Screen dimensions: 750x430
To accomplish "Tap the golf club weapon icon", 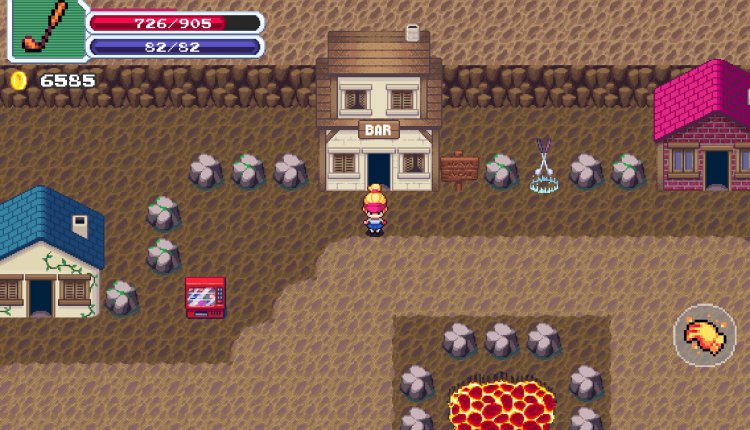I will [x=44, y=29].
